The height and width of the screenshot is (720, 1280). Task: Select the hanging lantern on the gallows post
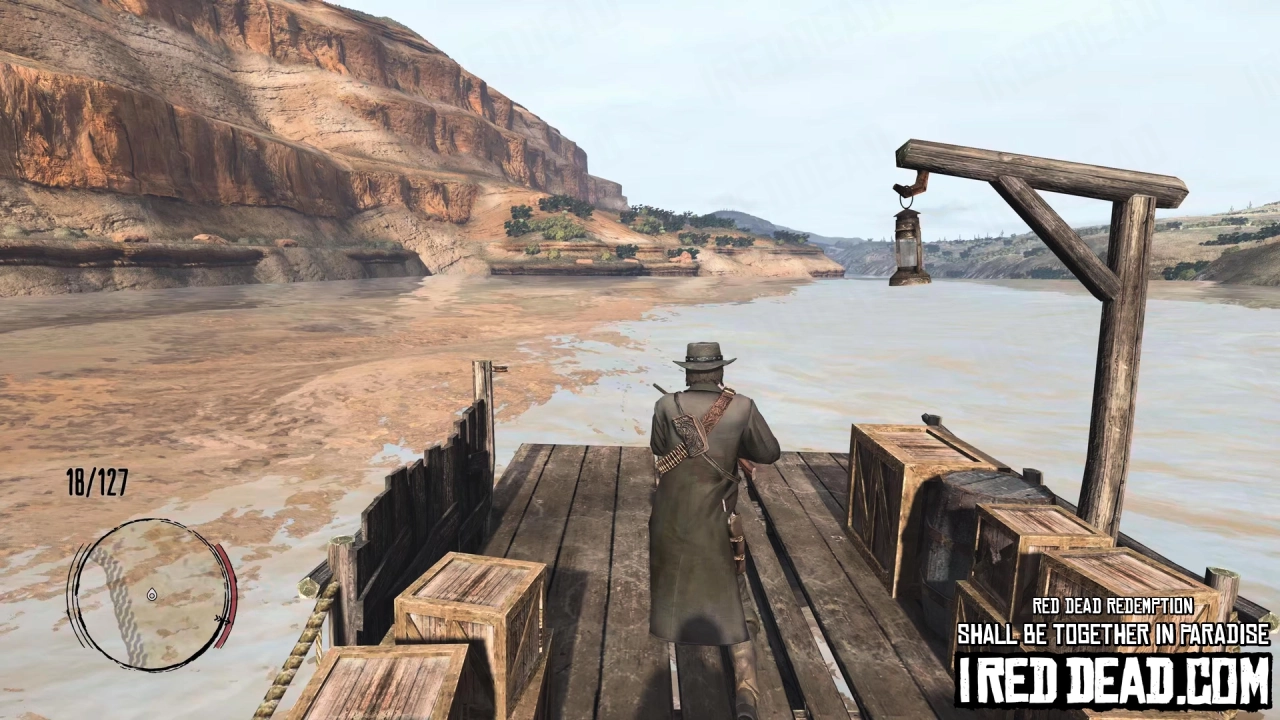coord(908,245)
